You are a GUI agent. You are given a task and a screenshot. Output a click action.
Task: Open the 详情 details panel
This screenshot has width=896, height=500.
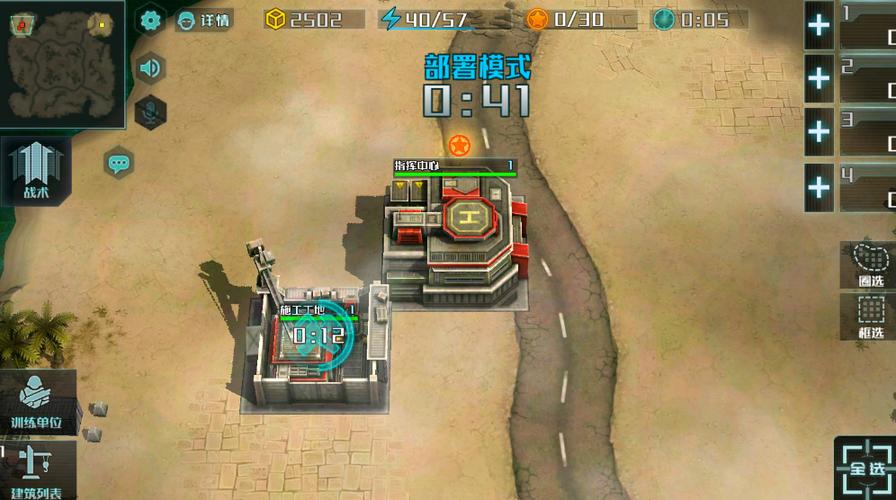[x=203, y=19]
